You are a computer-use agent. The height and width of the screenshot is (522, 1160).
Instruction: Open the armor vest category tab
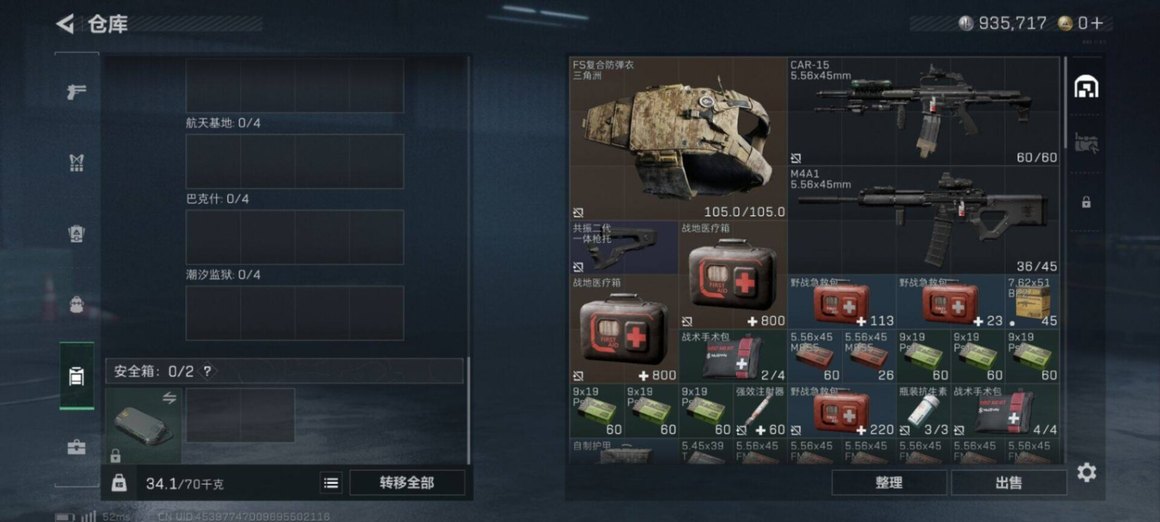76,162
